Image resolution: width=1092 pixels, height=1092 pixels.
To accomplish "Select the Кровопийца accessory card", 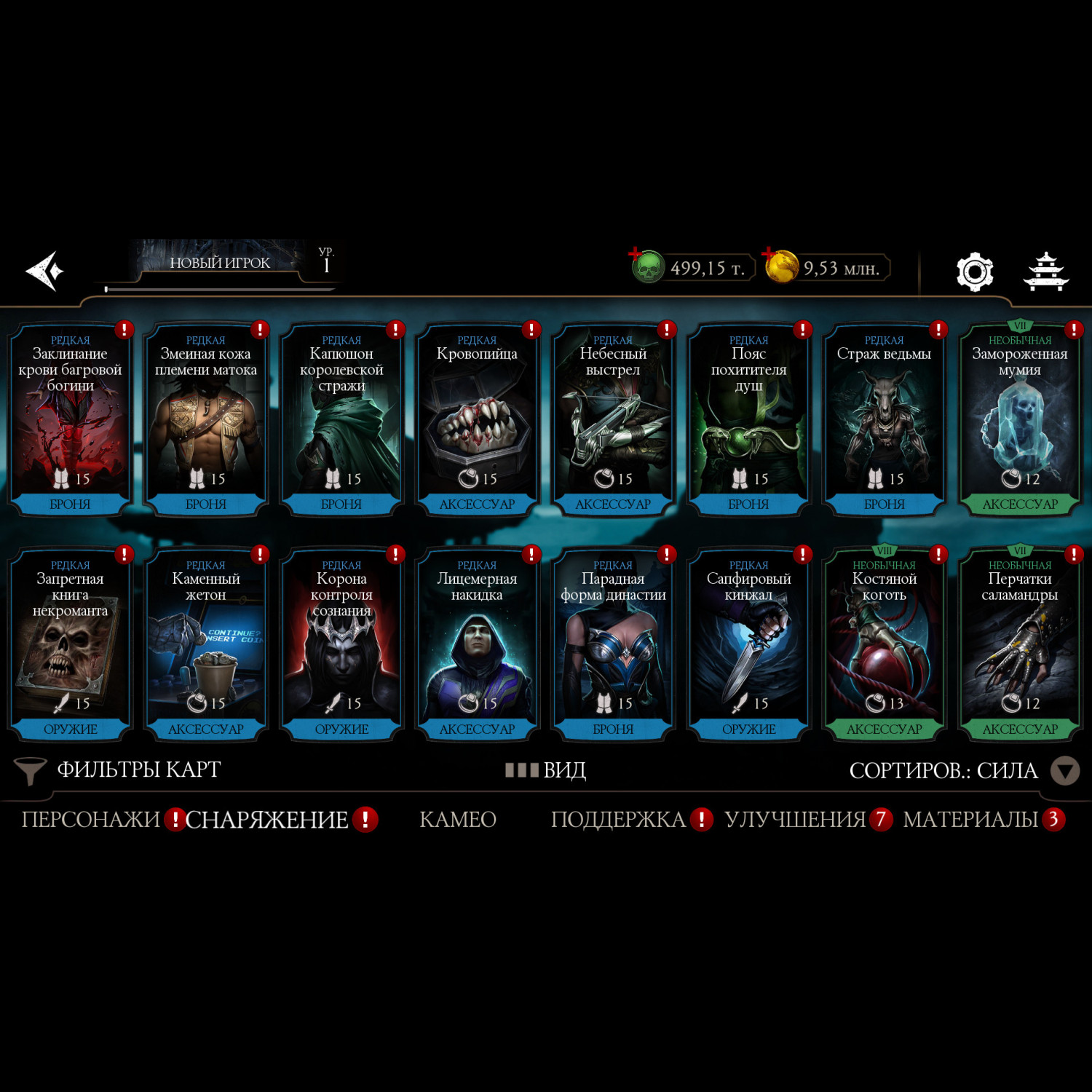I will pyautogui.click(x=477, y=420).
